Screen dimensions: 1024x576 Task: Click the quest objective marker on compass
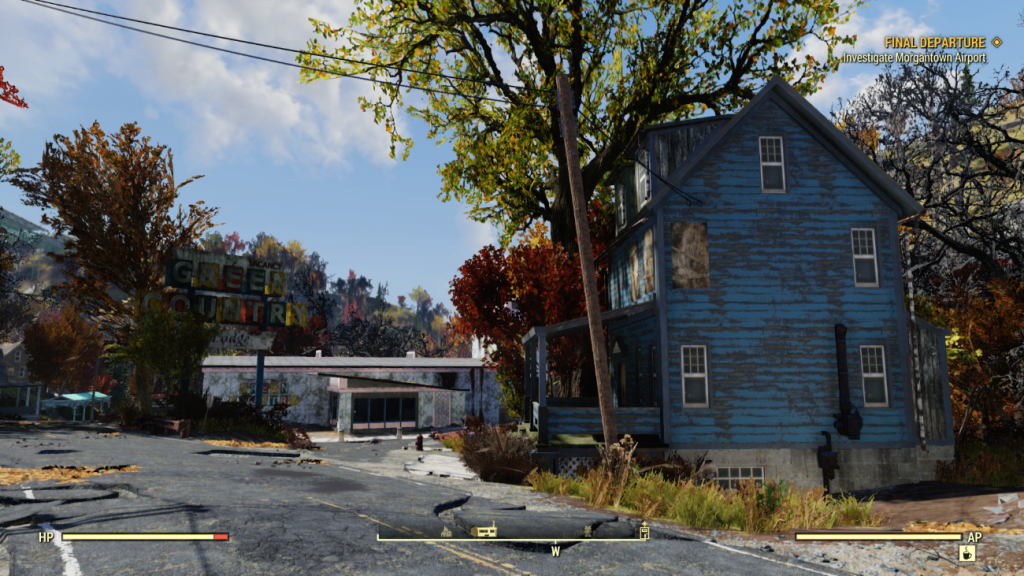pos(644,532)
